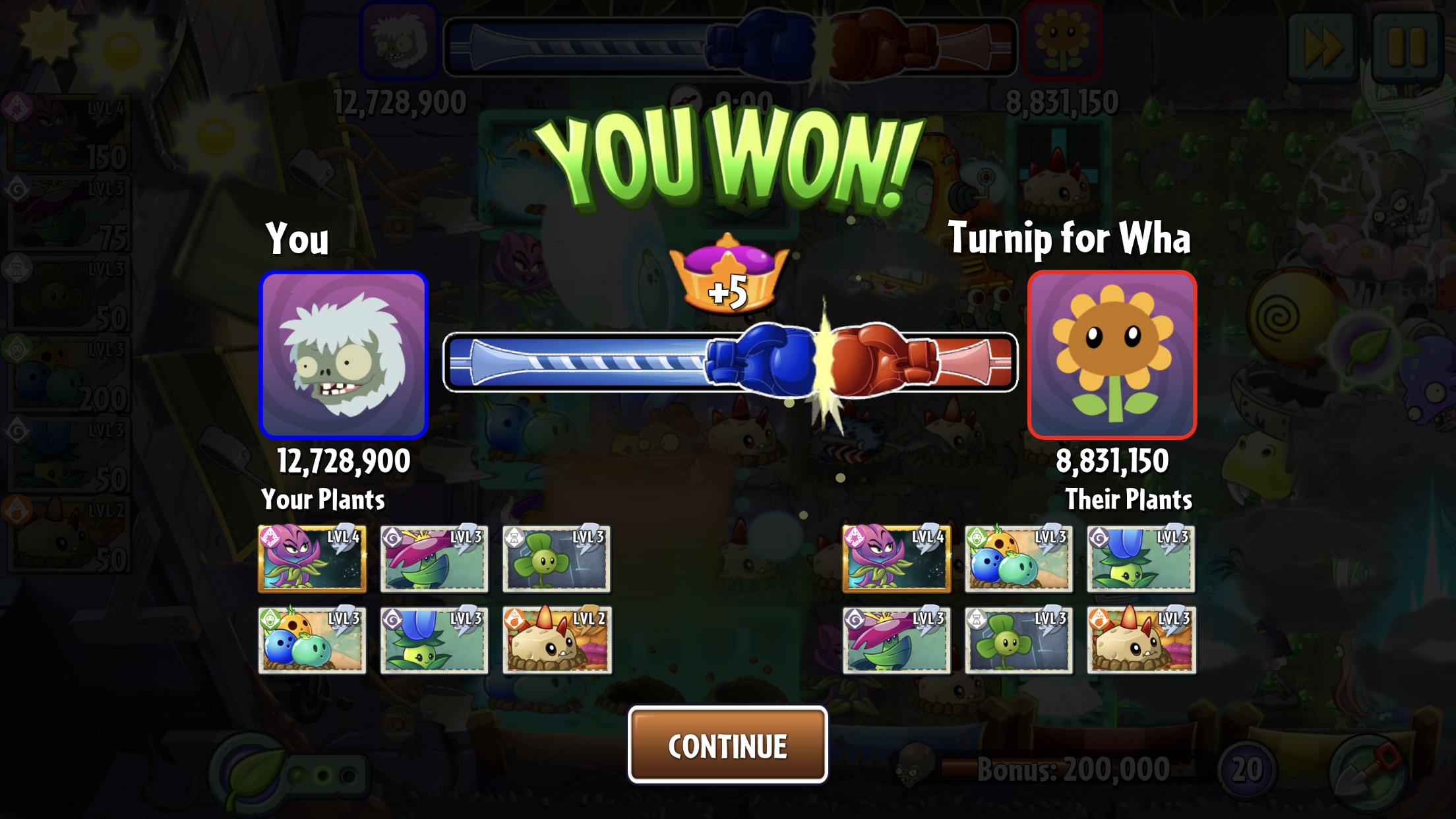Pick your Primal Potato Mine LVL 2 card
1456x819 pixels.
[557, 640]
